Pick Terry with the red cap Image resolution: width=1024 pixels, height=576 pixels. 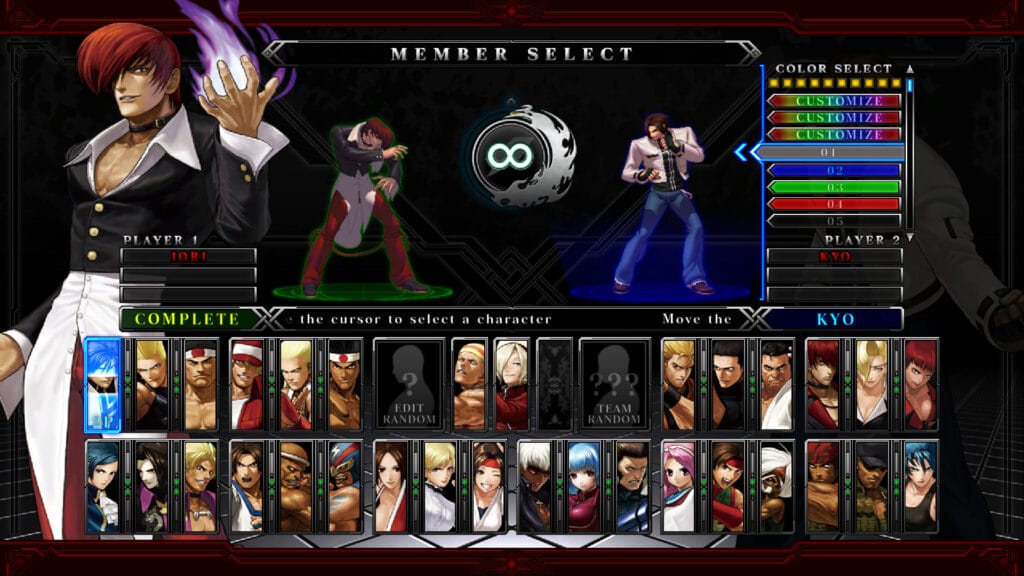(x=246, y=384)
